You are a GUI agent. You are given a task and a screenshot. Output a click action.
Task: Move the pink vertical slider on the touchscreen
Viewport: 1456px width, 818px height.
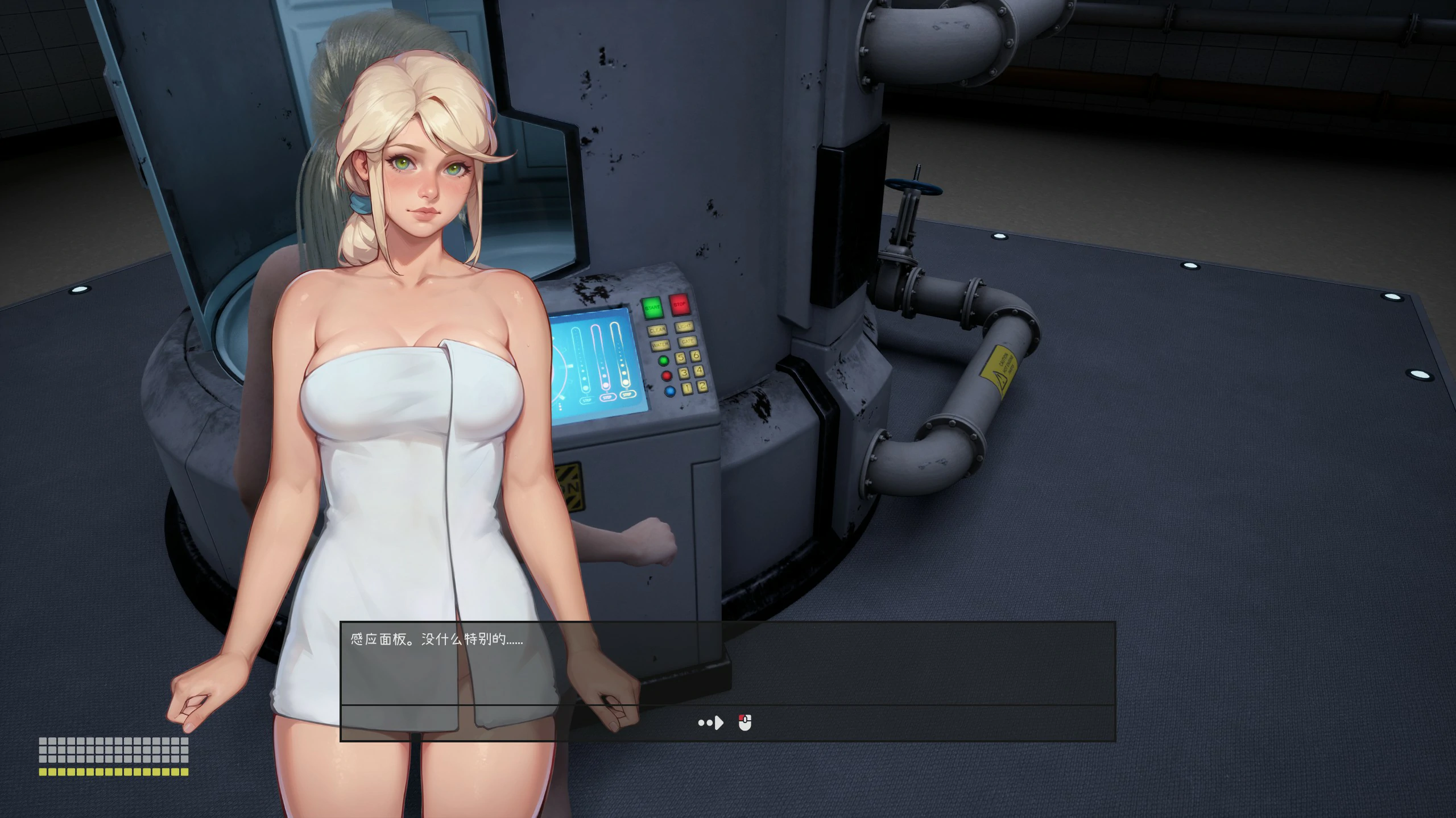(606, 385)
